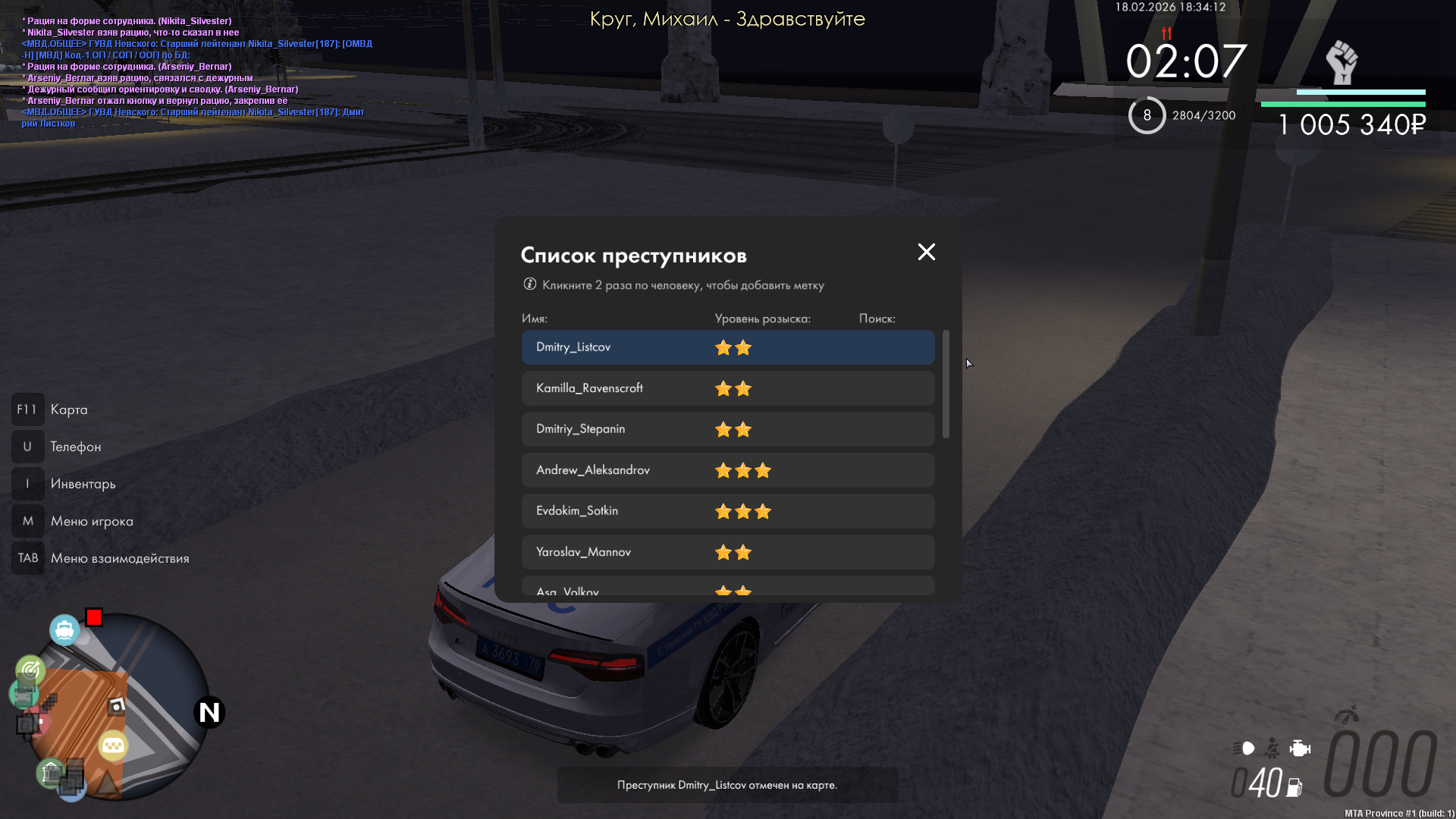Click the criminals list scrollbar

pyautogui.click(x=946, y=384)
